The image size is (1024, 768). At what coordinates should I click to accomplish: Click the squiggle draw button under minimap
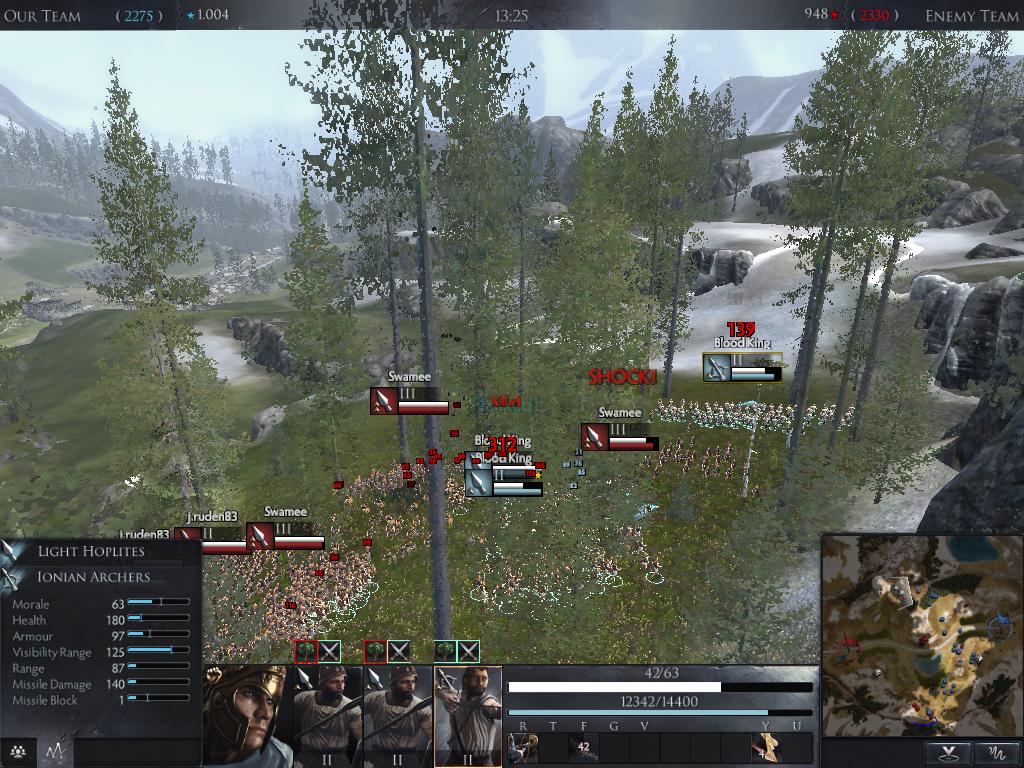tap(996, 751)
